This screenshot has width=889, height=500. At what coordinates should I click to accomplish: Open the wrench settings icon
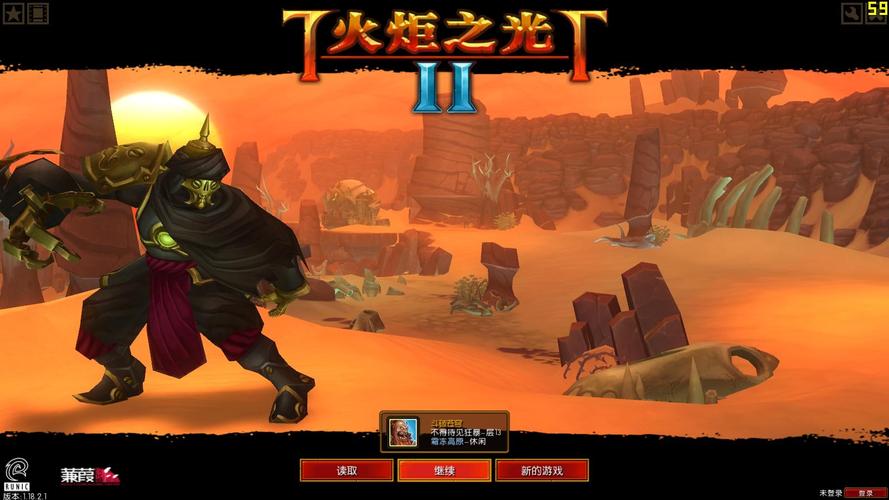point(852,13)
